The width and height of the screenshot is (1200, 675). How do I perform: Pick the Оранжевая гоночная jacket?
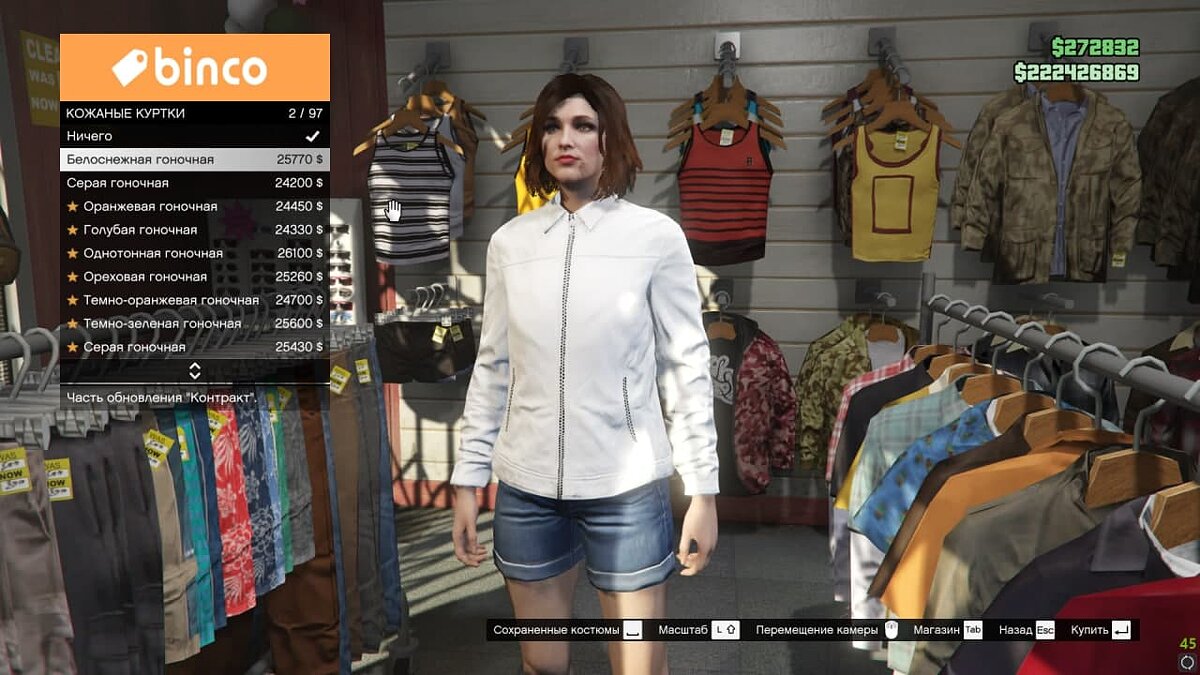(194, 206)
